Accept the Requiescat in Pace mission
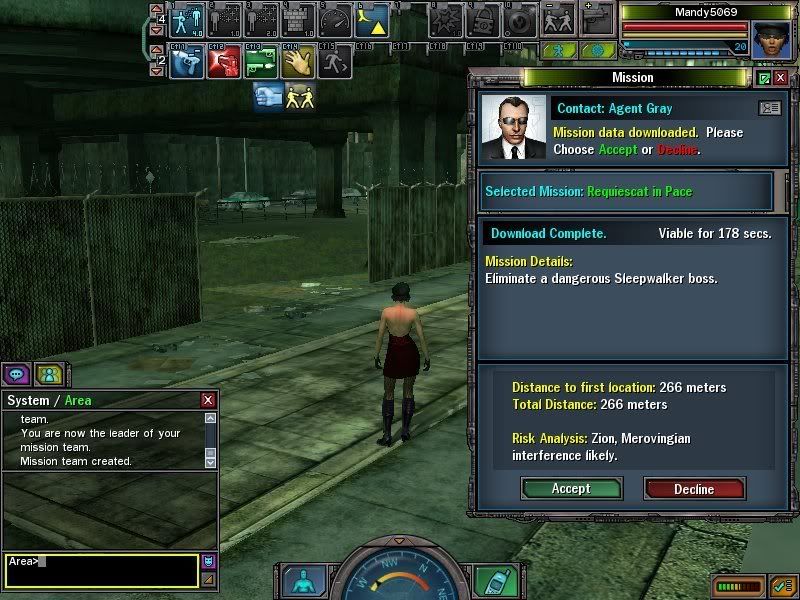 571,488
